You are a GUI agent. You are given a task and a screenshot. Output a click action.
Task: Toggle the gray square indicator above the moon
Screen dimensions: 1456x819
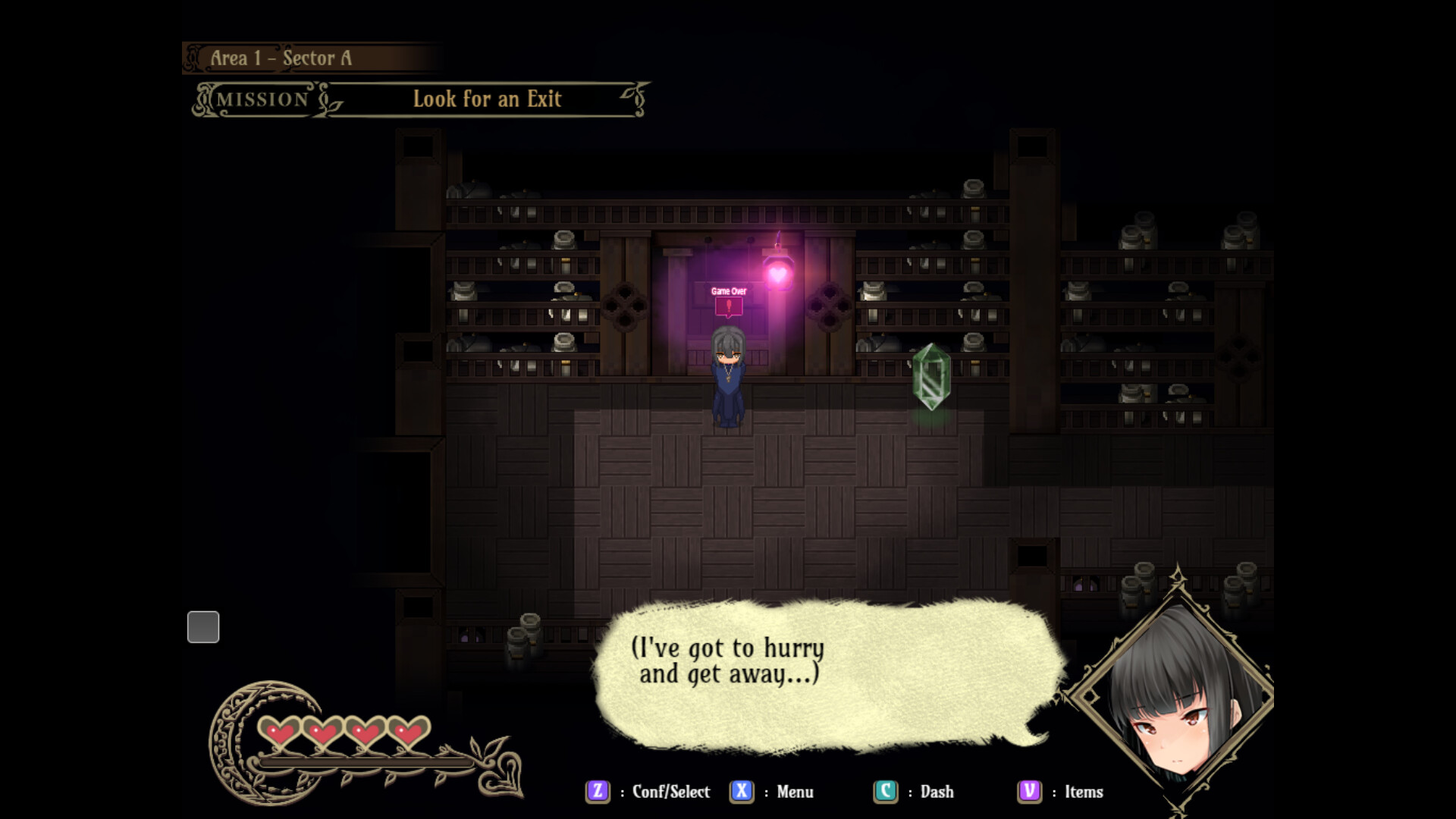[202, 627]
